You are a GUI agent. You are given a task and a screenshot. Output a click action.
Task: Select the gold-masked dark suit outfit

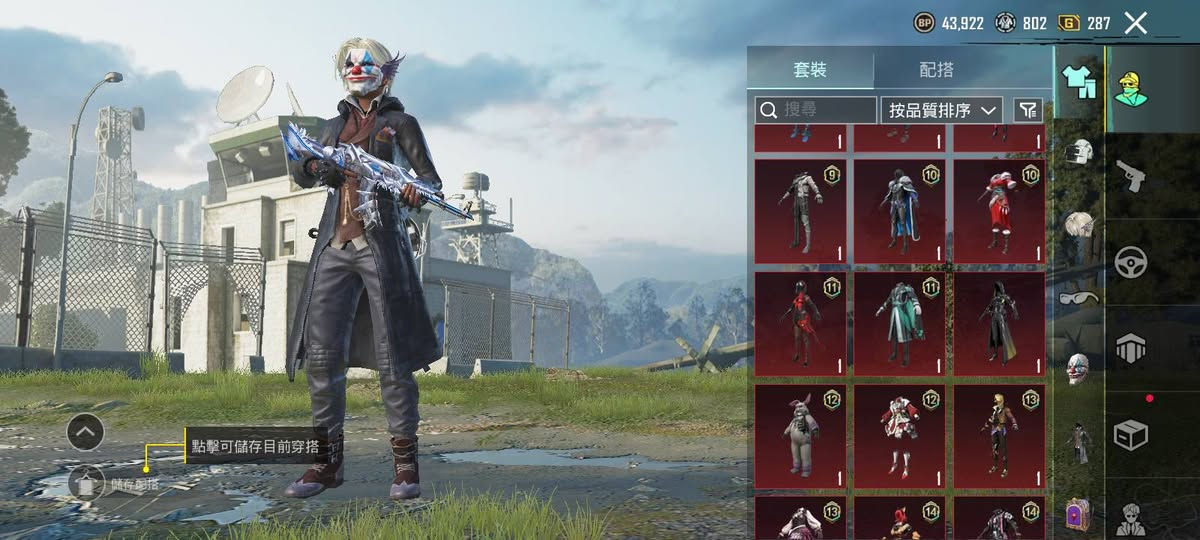(998, 436)
